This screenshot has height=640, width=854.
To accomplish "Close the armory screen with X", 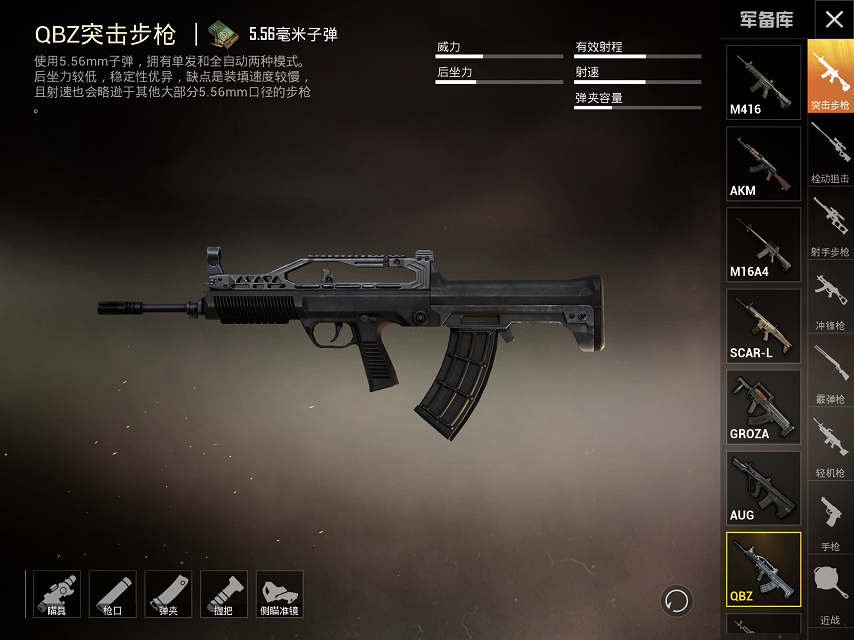I will click(834, 20).
